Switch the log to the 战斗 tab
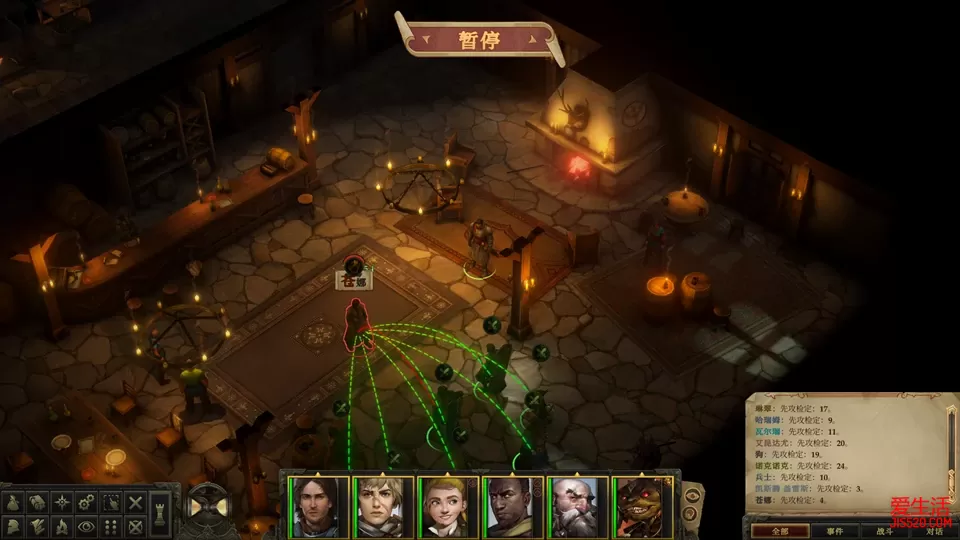This screenshot has height=540, width=960. [885, 531]
